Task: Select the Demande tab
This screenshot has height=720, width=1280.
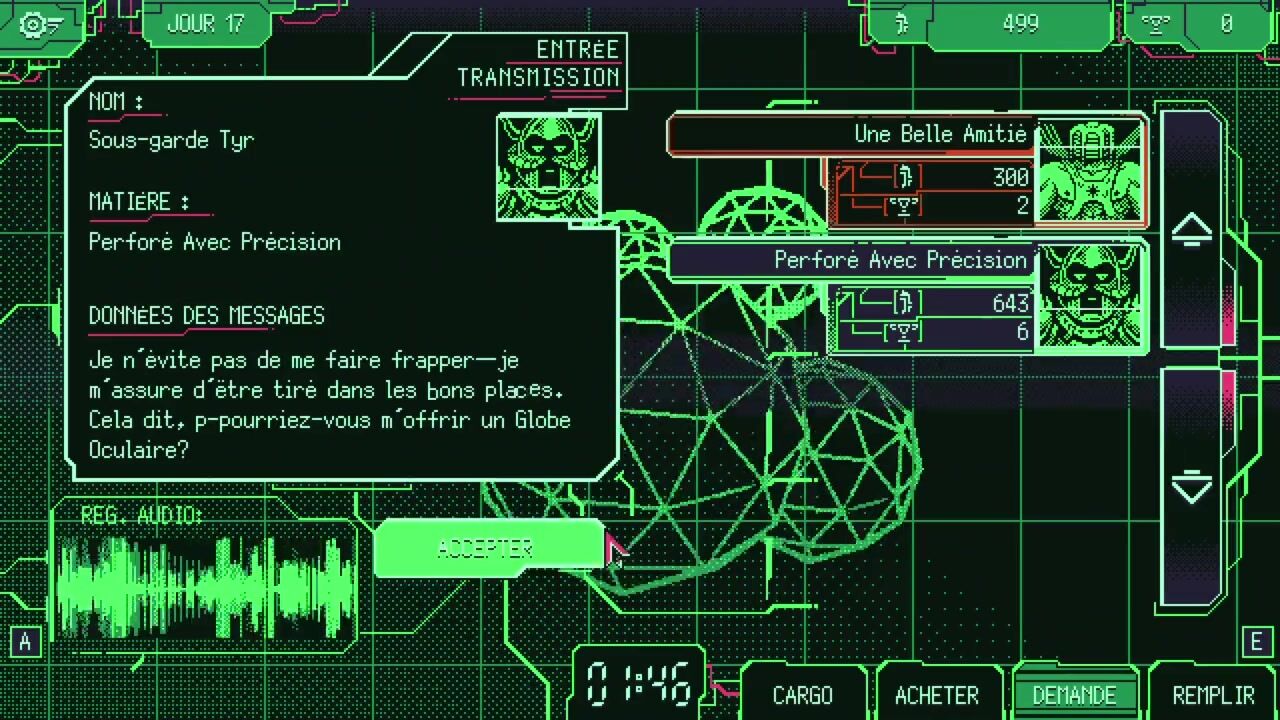Action: 1074,695
